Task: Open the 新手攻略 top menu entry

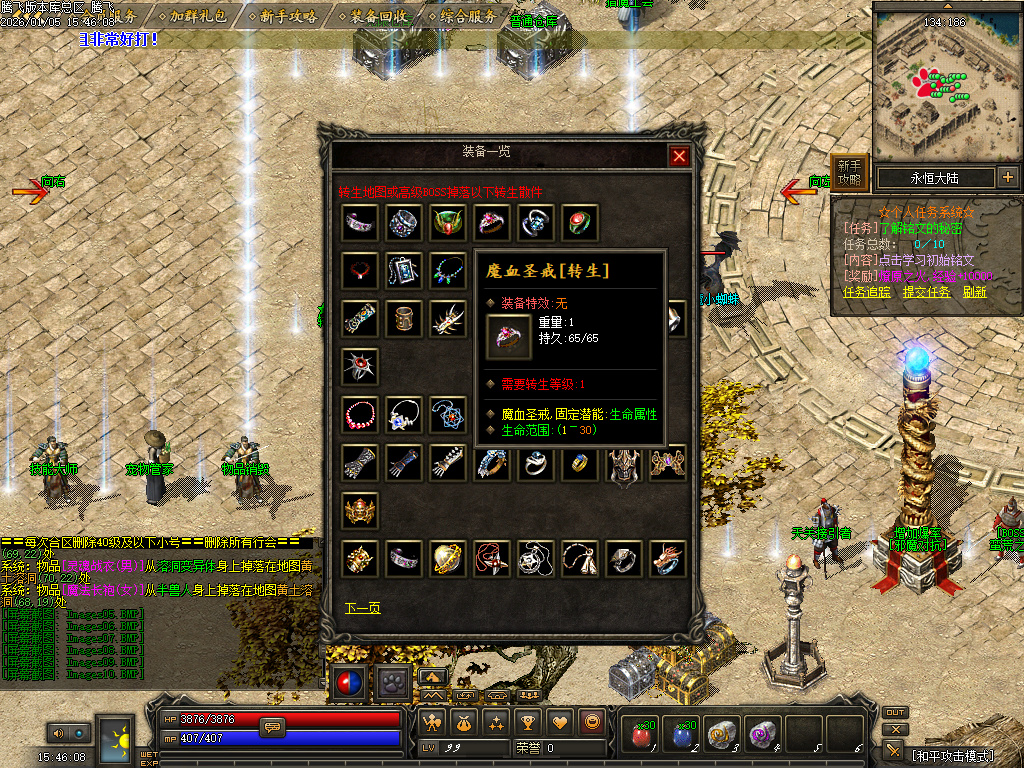Action: pos(288,16)
